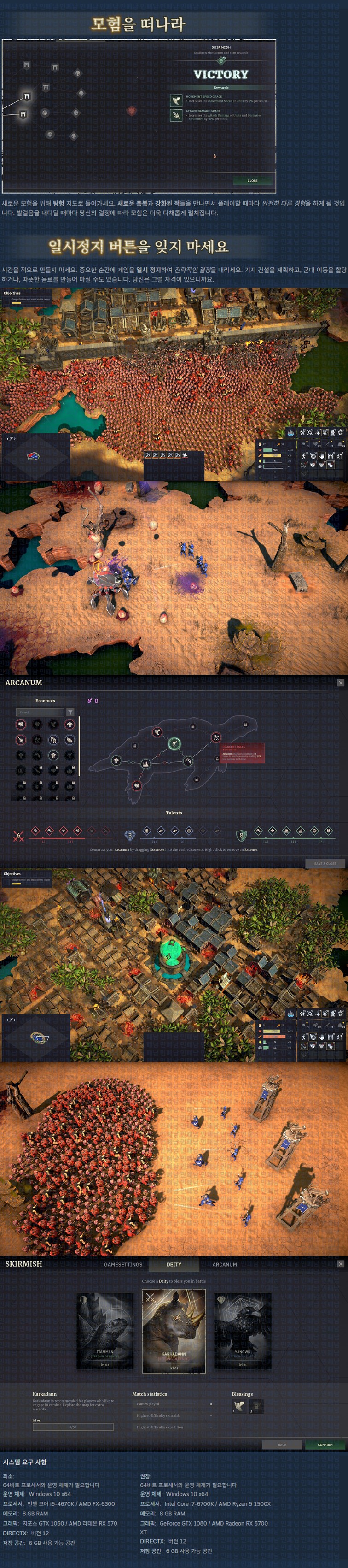Screen dimensions: 348x1568
Task: Choose the Yangwu deity card
Action: 242,1331
